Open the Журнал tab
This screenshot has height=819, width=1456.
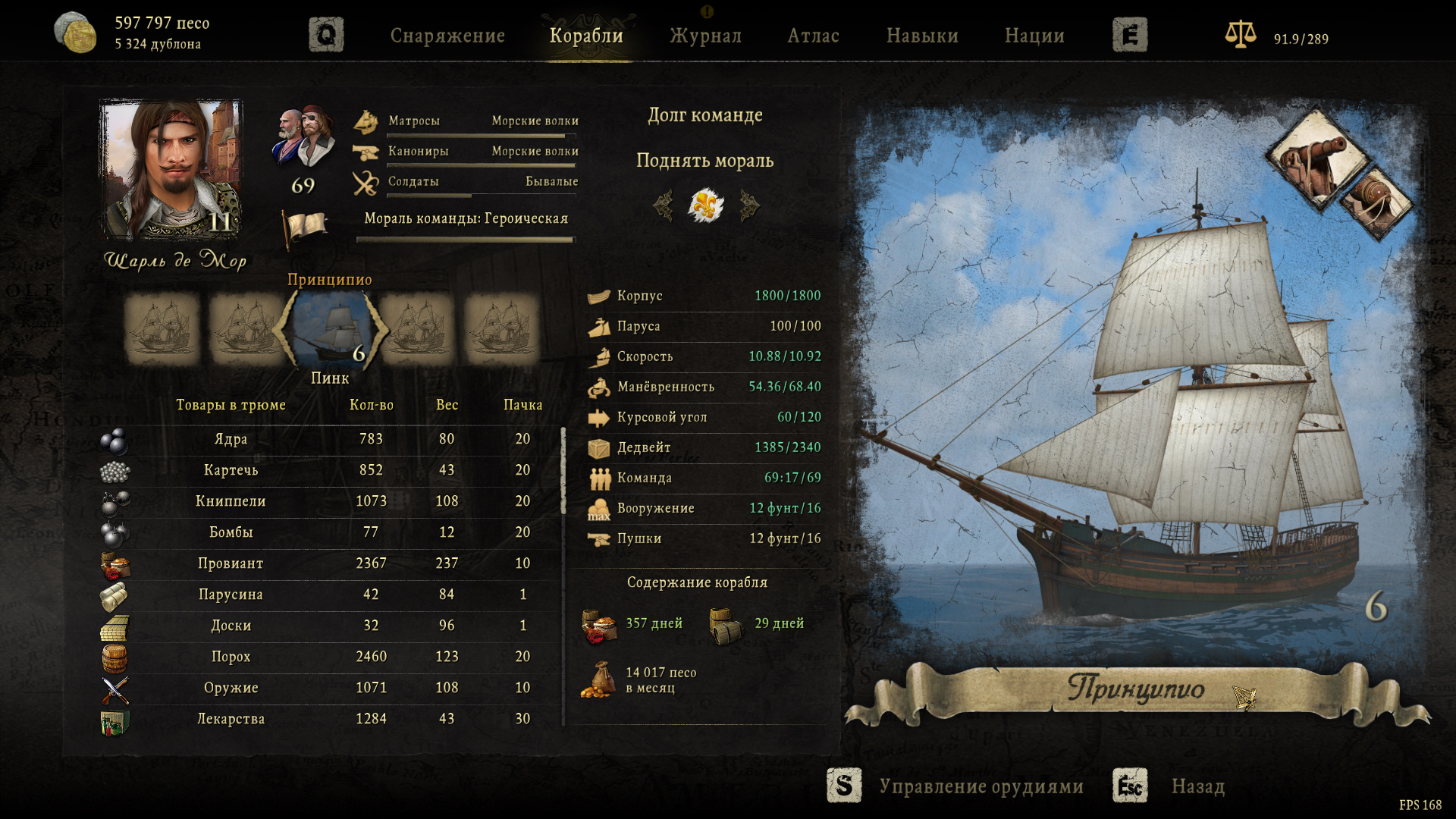pyautogui.click(x=705, y=36)
